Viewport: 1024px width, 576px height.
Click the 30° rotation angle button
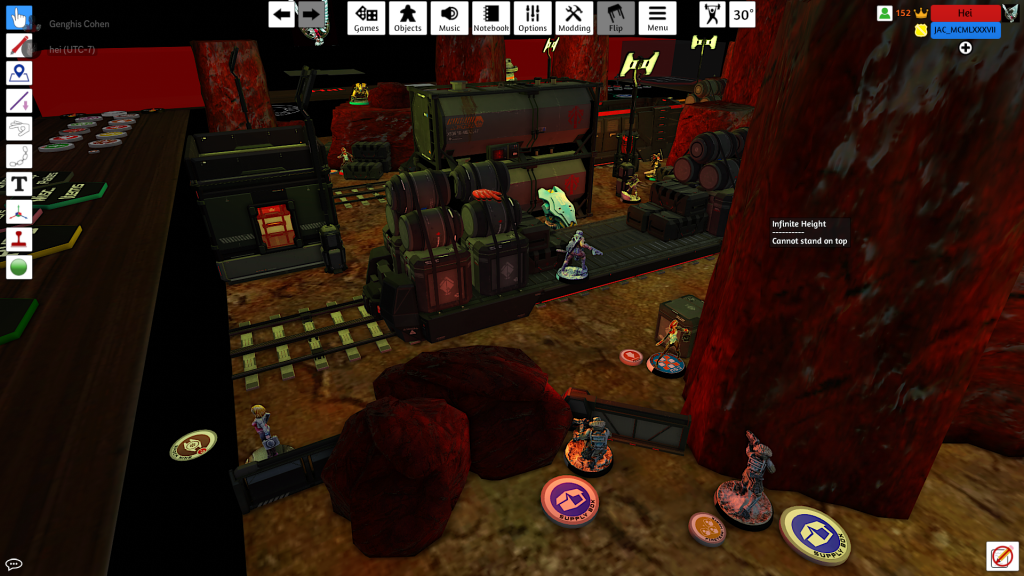click(x=742, y=15)
